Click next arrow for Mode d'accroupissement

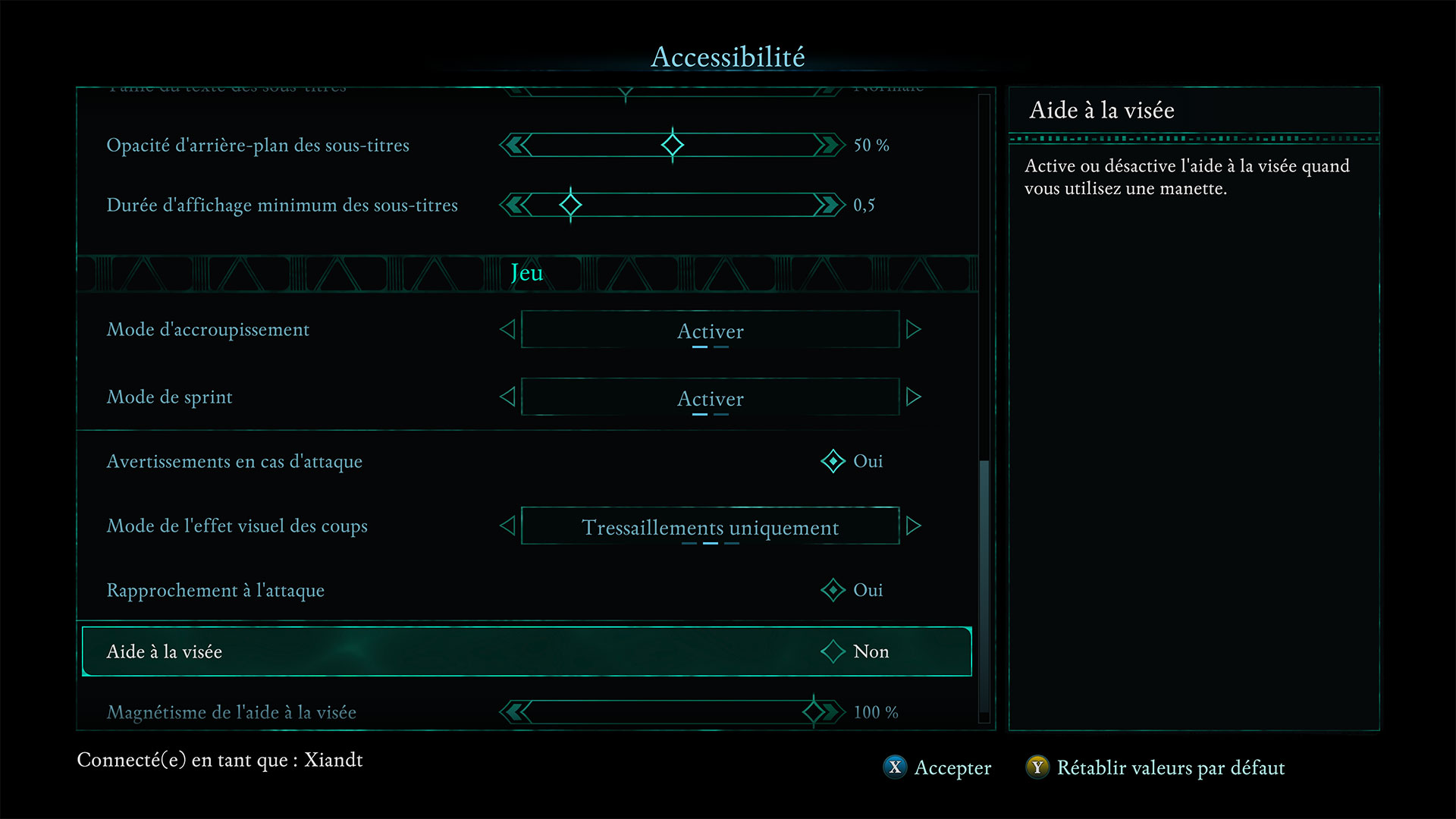tap(914, 329)
